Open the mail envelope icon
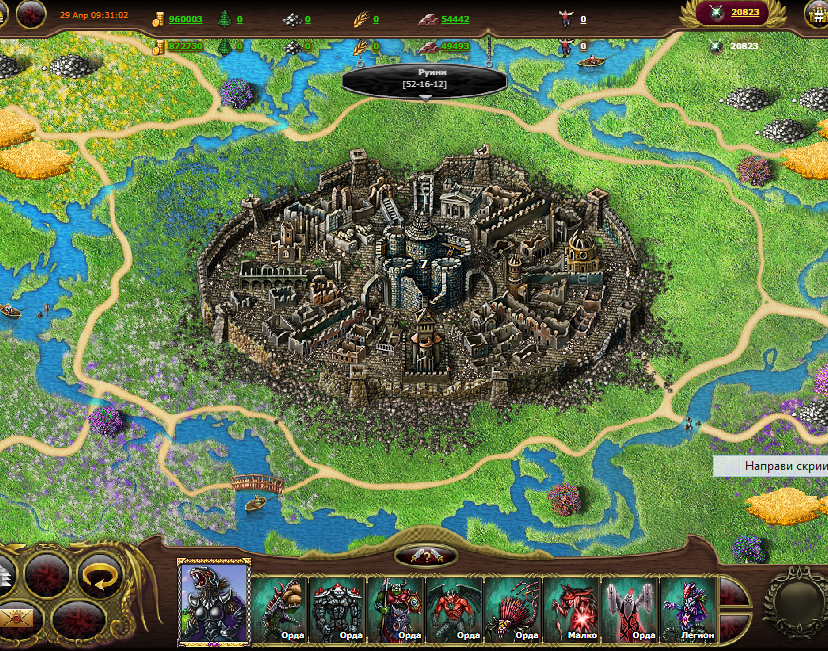This screenshot has height=651, width=828. pyautogui.click(x=17, y=617)
